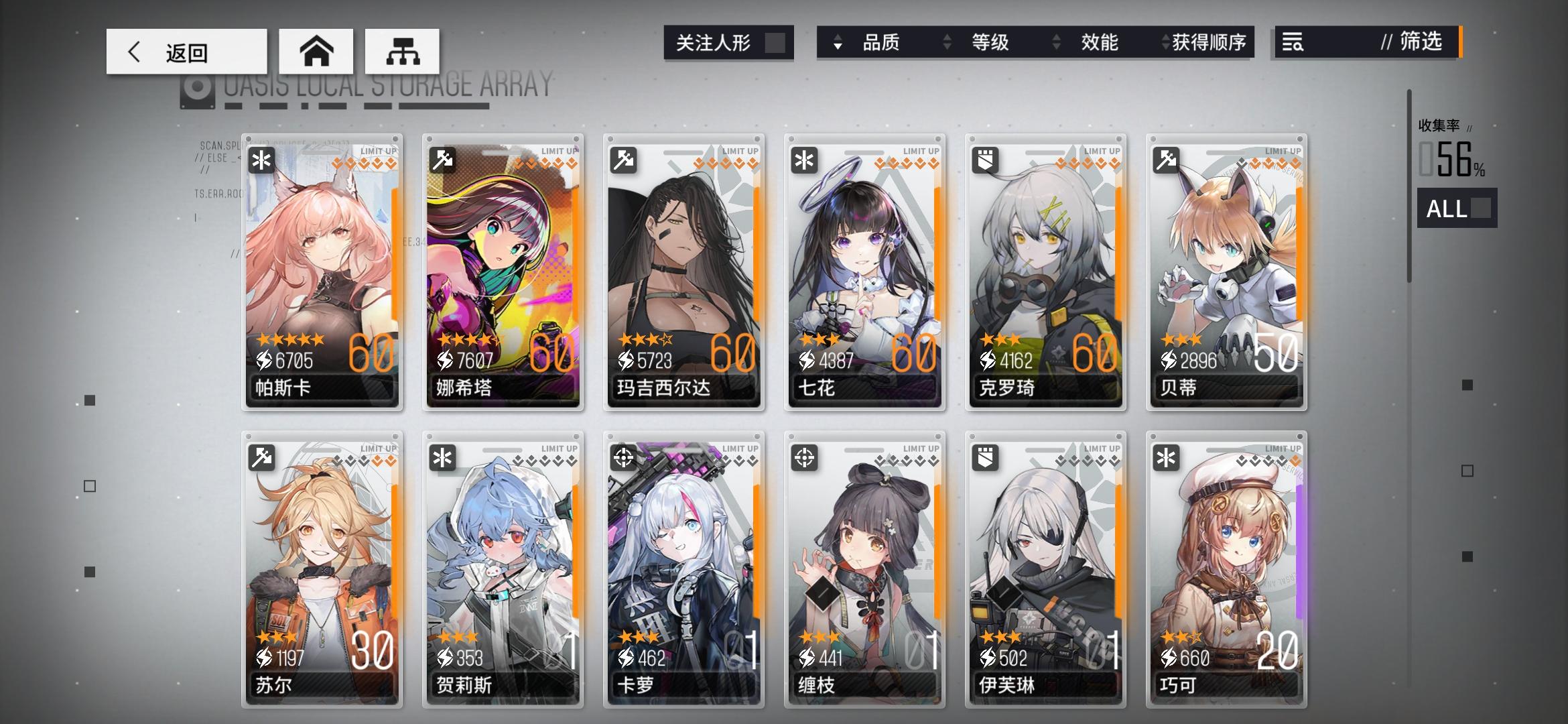The height and width of the screenshot is (724, 1568).
Task: Click the home icon in the top bar
Action: 316,50
